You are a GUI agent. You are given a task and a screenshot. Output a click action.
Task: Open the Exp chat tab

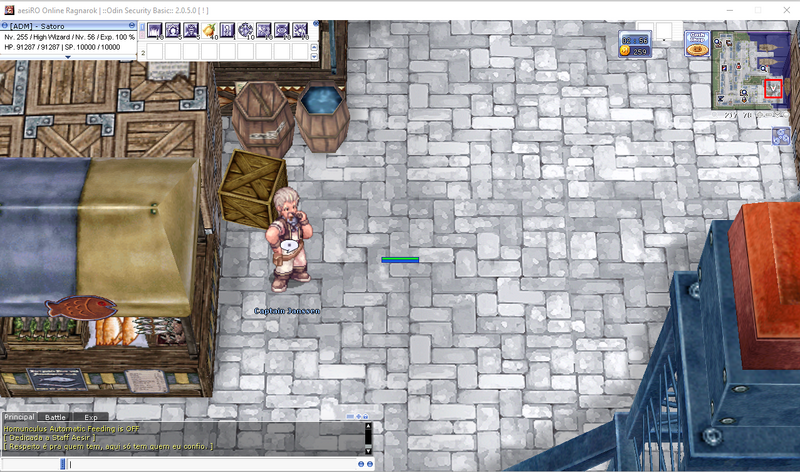(x=90, y=417)
